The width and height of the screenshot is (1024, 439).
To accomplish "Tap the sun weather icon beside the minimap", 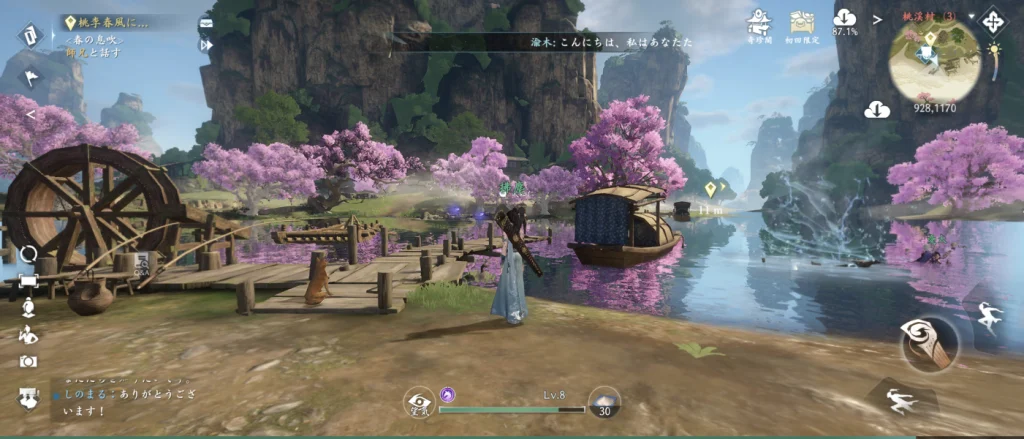I will coord(996,48).
